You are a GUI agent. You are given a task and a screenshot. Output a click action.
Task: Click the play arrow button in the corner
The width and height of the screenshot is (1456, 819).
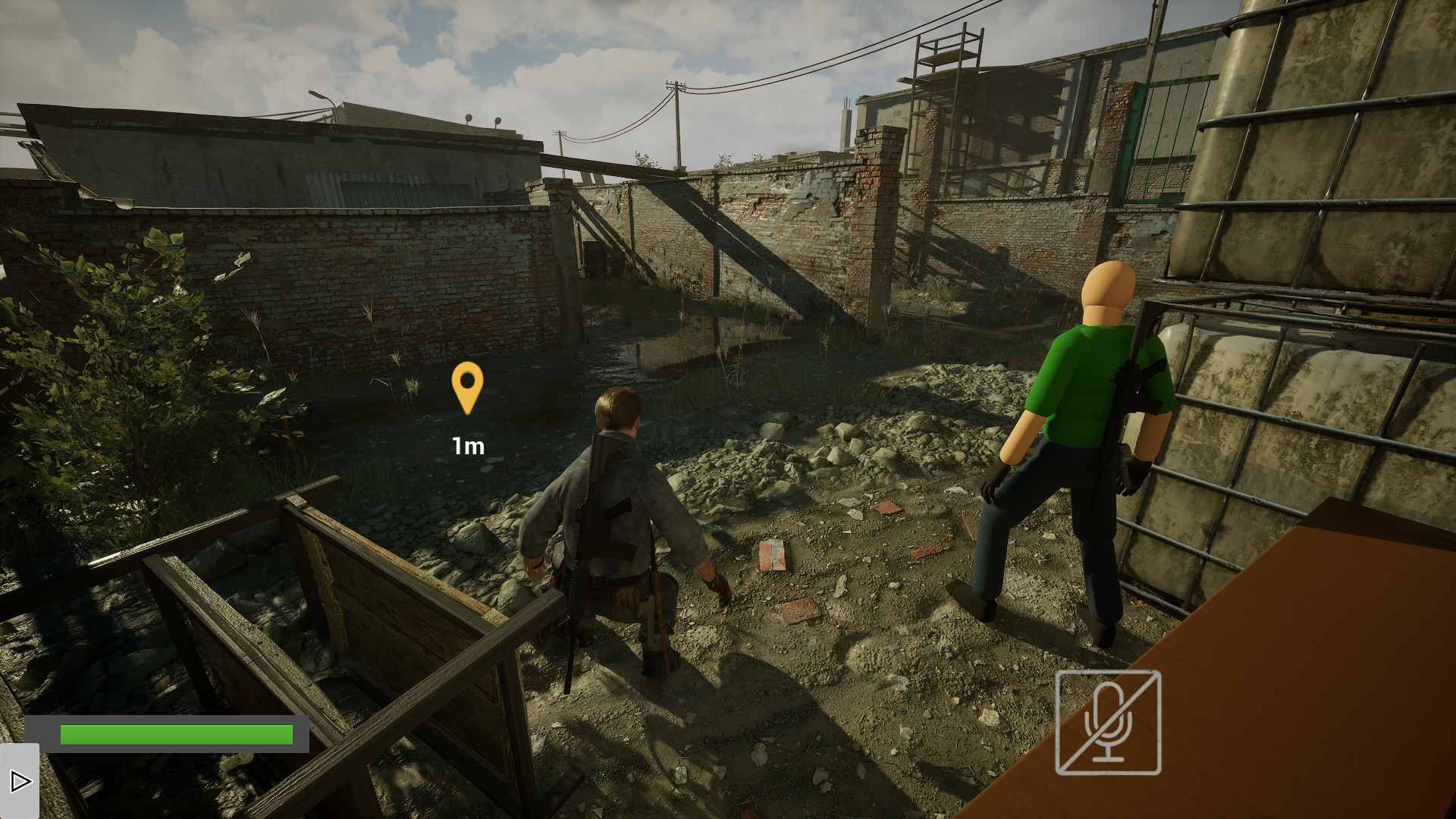pyautogui.click(x=20, y=781)
